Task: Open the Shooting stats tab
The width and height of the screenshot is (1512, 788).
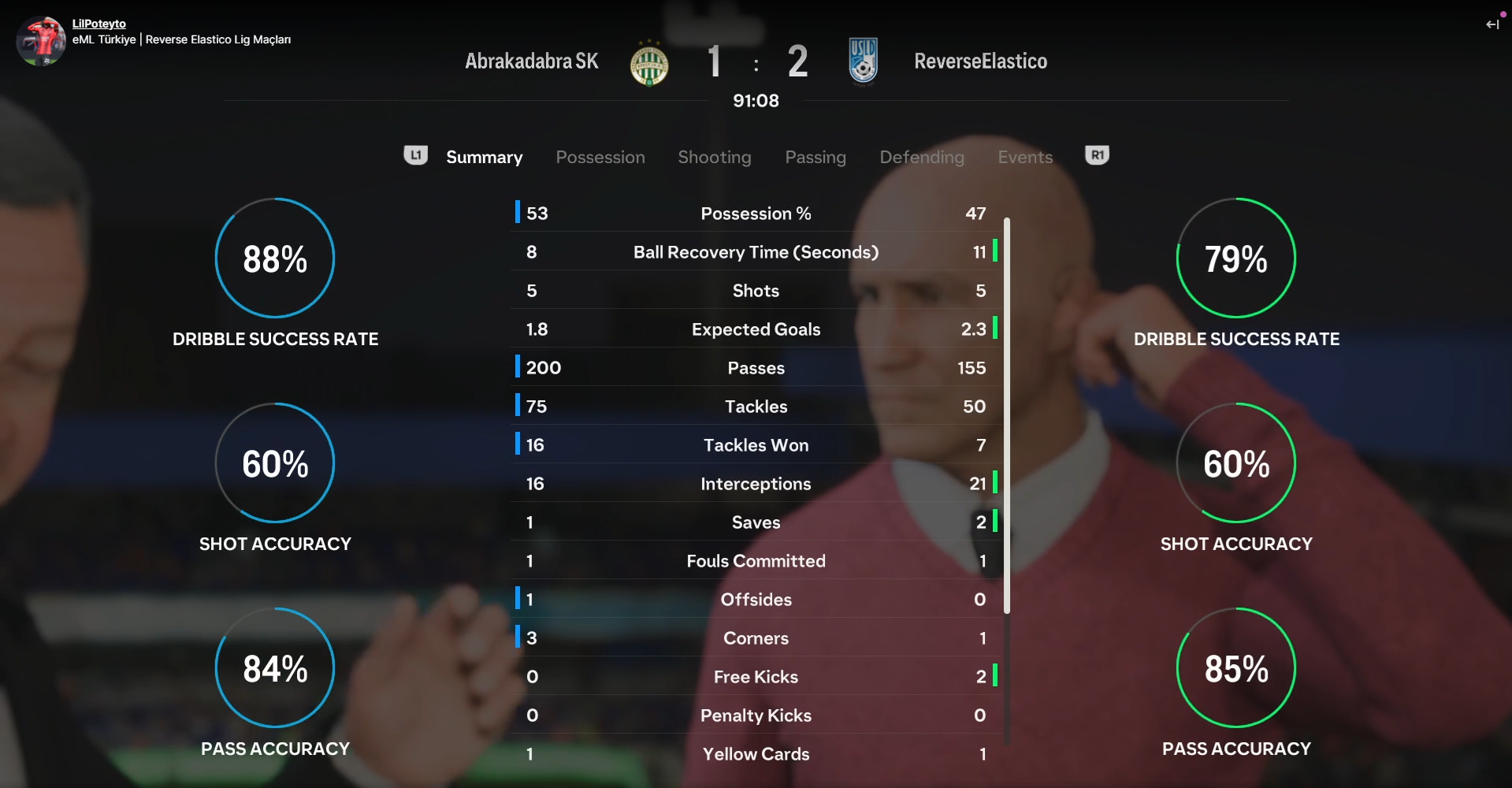Action: click(714, 158)
